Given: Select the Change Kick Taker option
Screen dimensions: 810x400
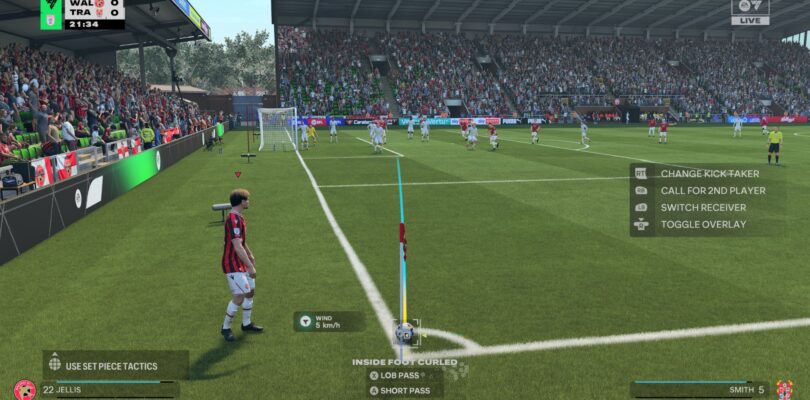Looking at the screenshot, I should point(706,173).
